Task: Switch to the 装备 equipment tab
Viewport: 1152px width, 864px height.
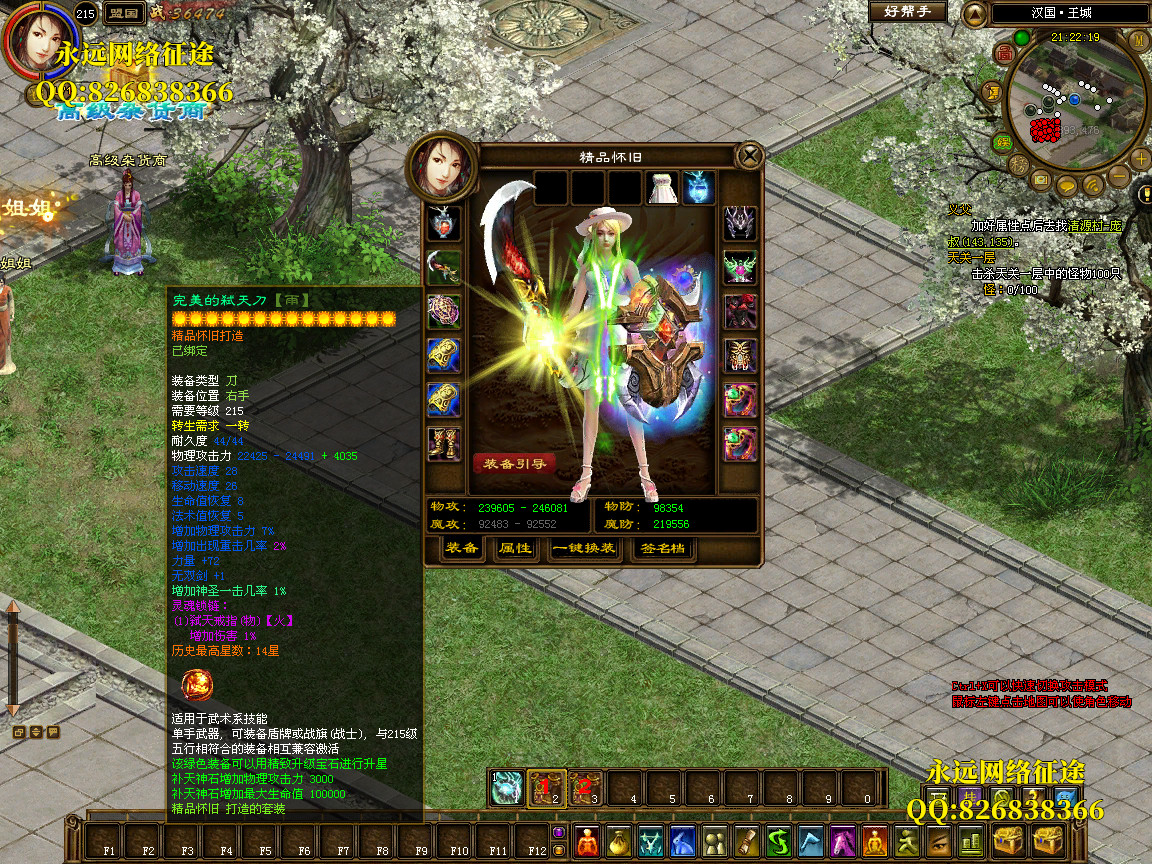Action: click(x=461, y=549)
